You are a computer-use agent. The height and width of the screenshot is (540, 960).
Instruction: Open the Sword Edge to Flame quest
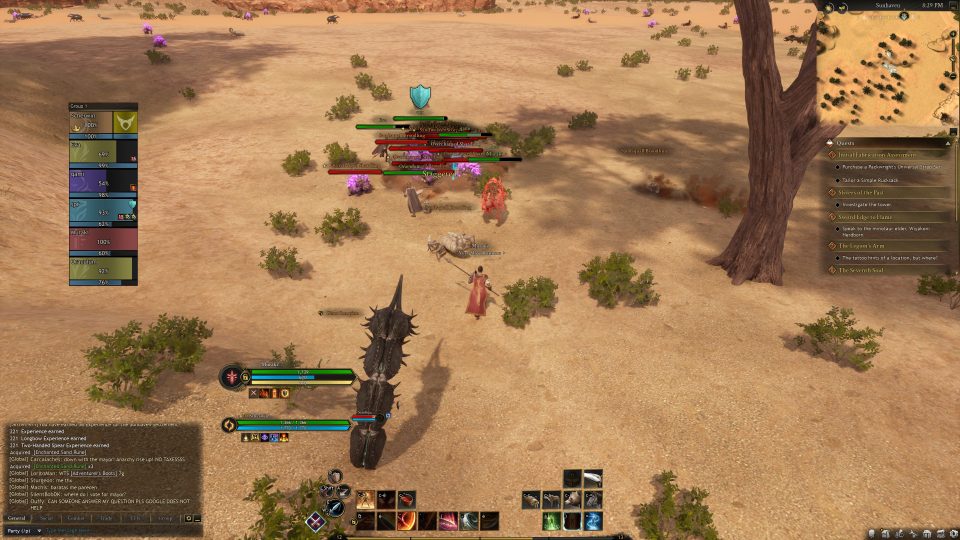tap(871, 216)
